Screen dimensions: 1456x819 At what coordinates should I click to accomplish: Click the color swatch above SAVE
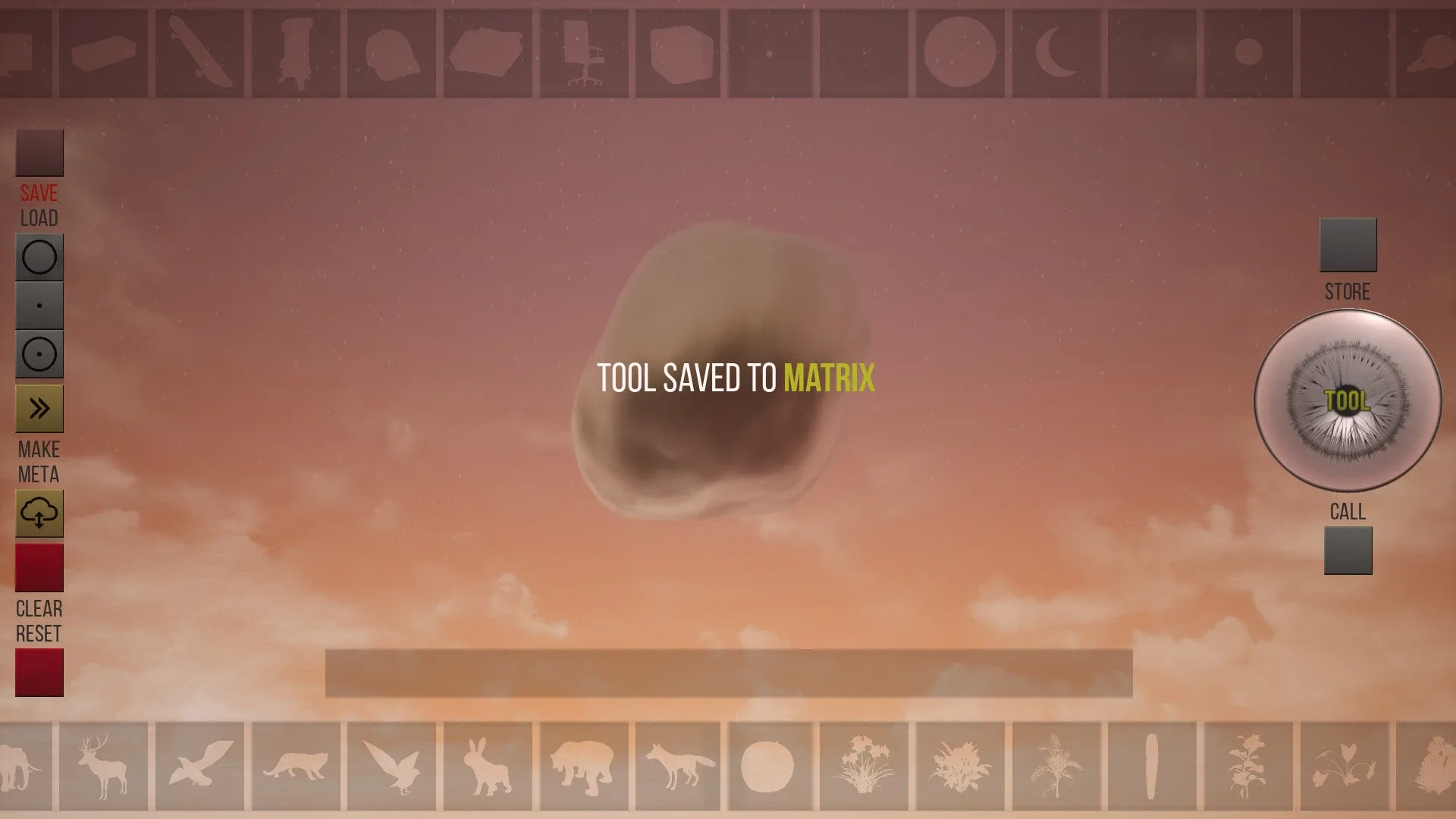pyautogui.click(x=39, y=150)
